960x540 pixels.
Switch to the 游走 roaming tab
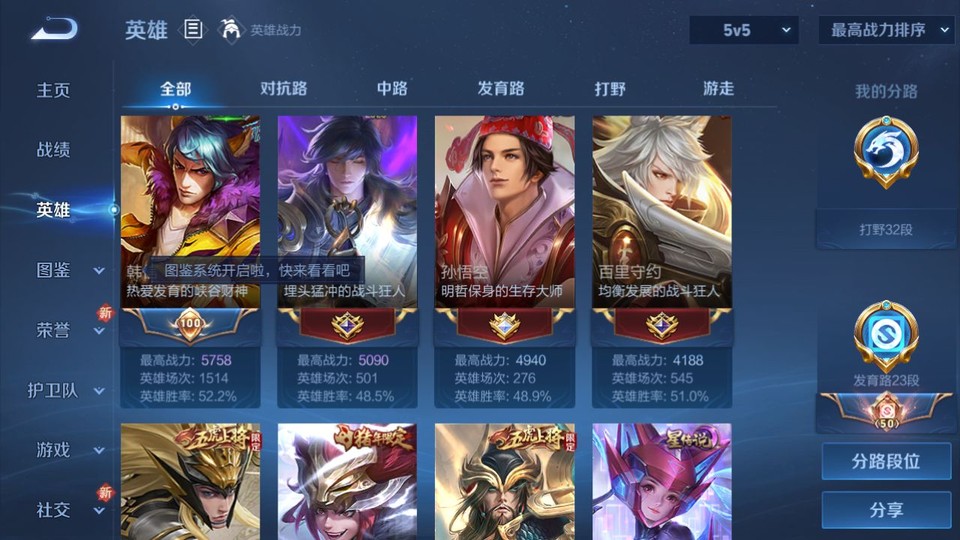[x=718, y=89]
